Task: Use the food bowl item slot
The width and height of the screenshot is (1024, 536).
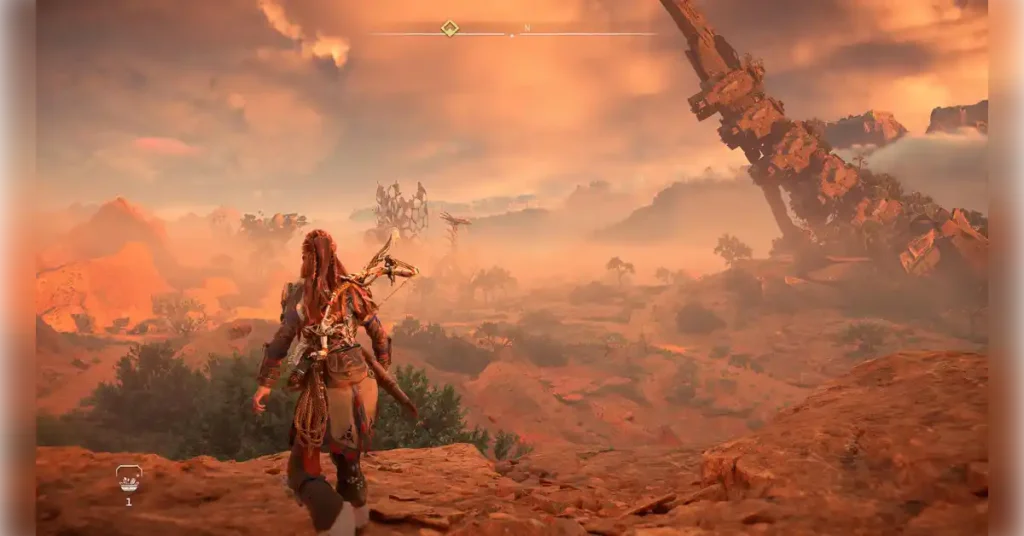Action: point(128,478)
